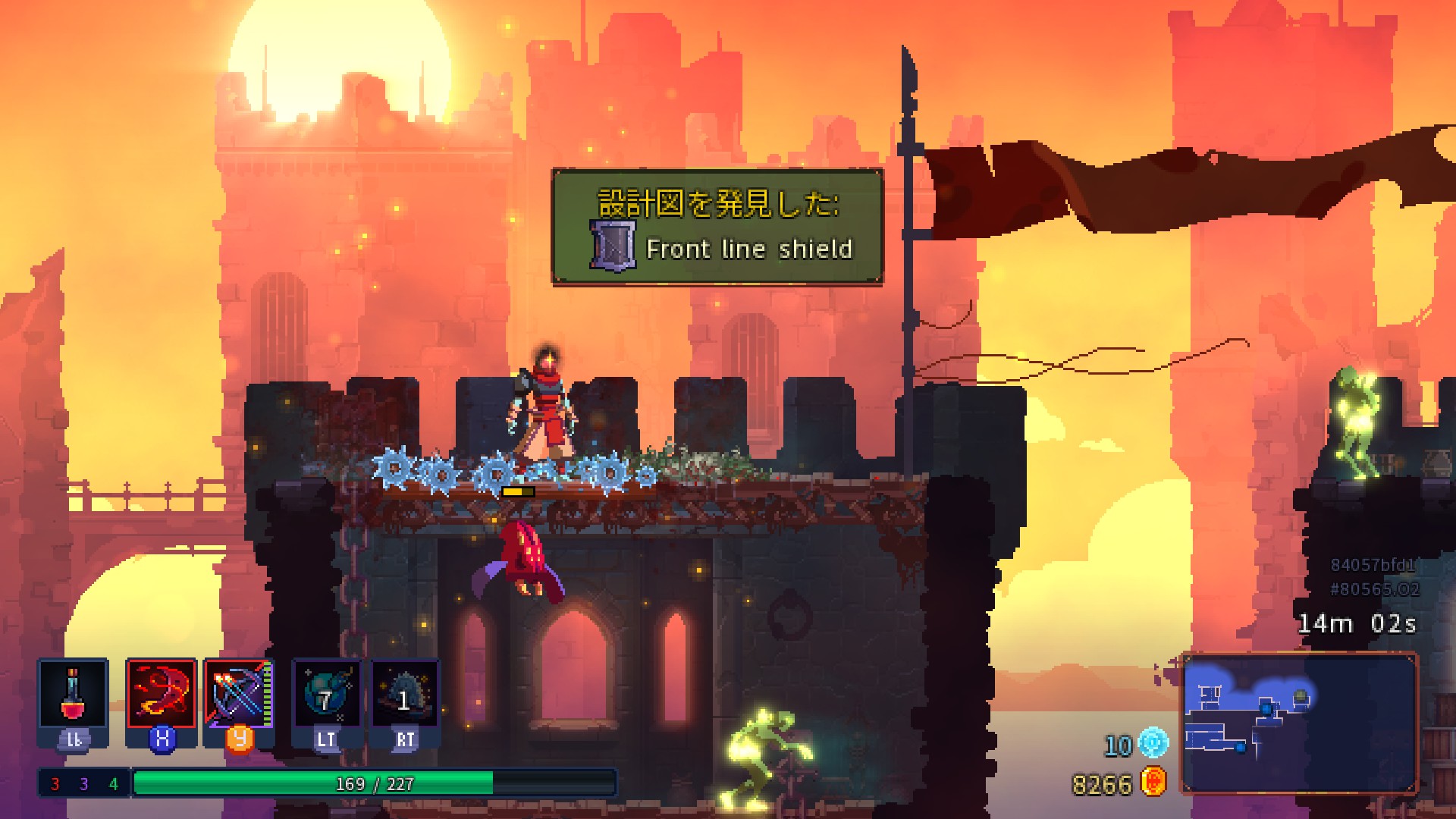Activate the blue bomb grenade skill
Viewport: 1456px width, 819px height.
coord(327,695)
